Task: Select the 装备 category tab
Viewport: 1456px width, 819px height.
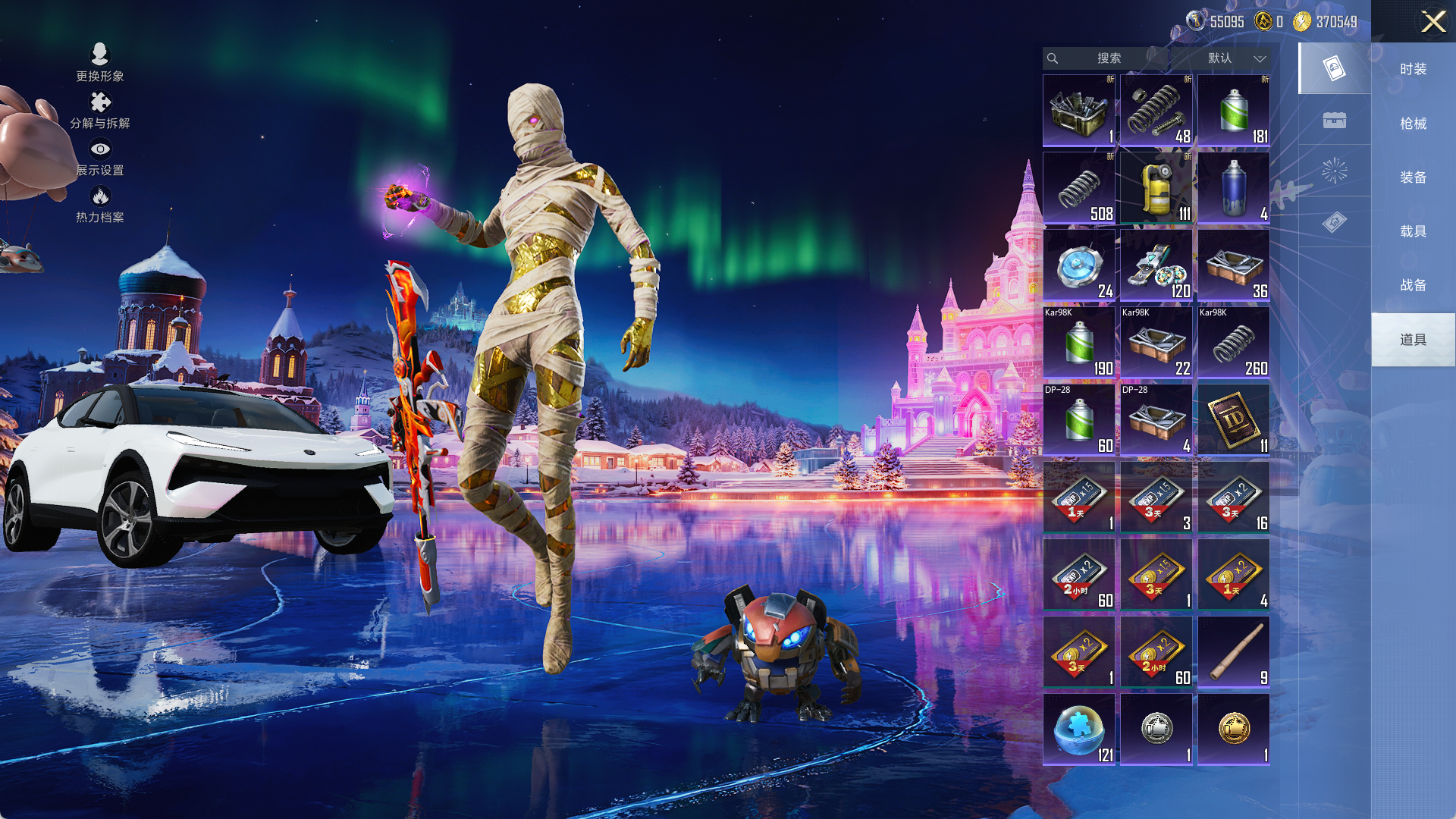Action: click(x=1413, y=177)
